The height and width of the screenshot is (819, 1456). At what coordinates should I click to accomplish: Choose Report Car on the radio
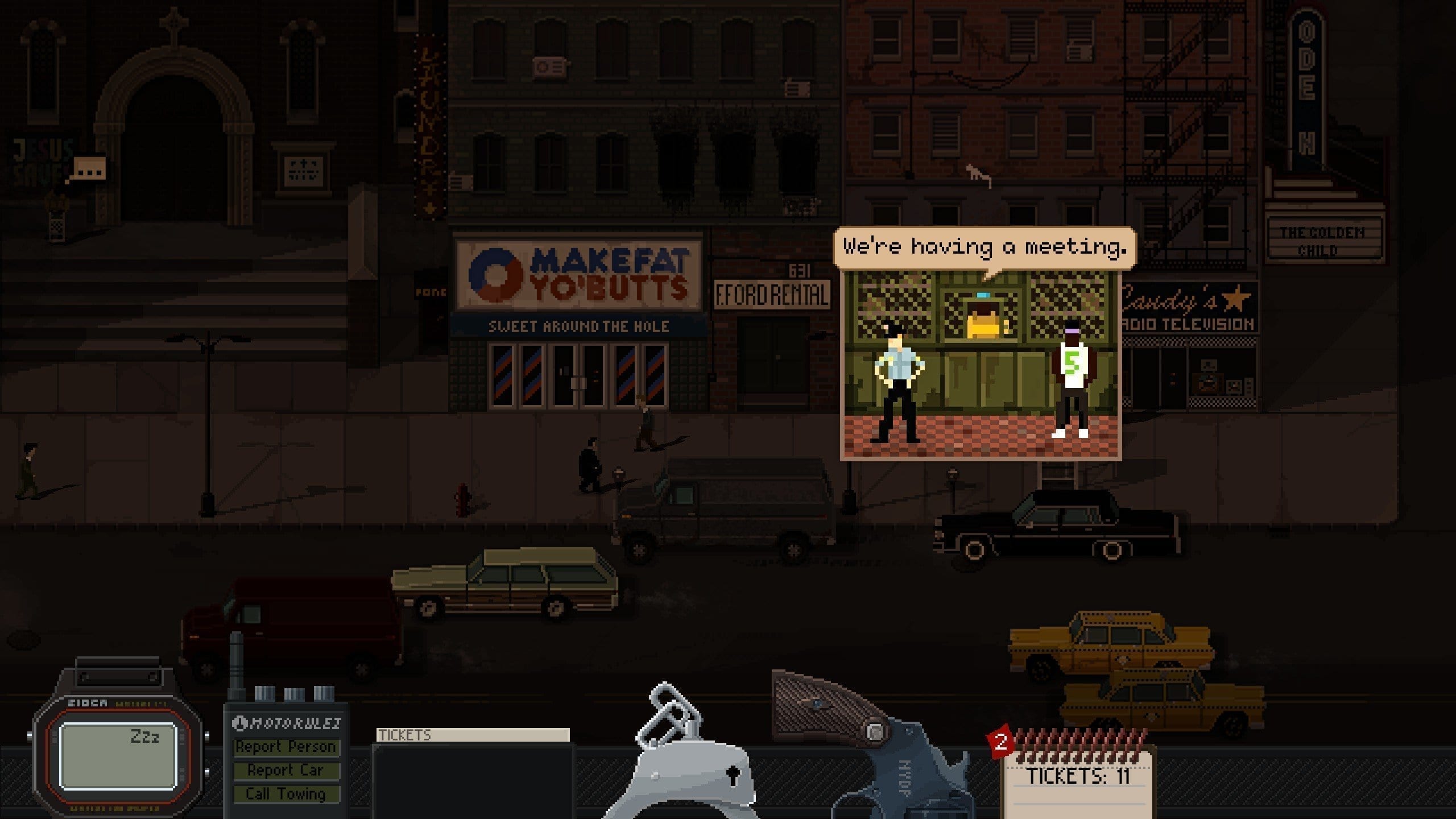286,771
